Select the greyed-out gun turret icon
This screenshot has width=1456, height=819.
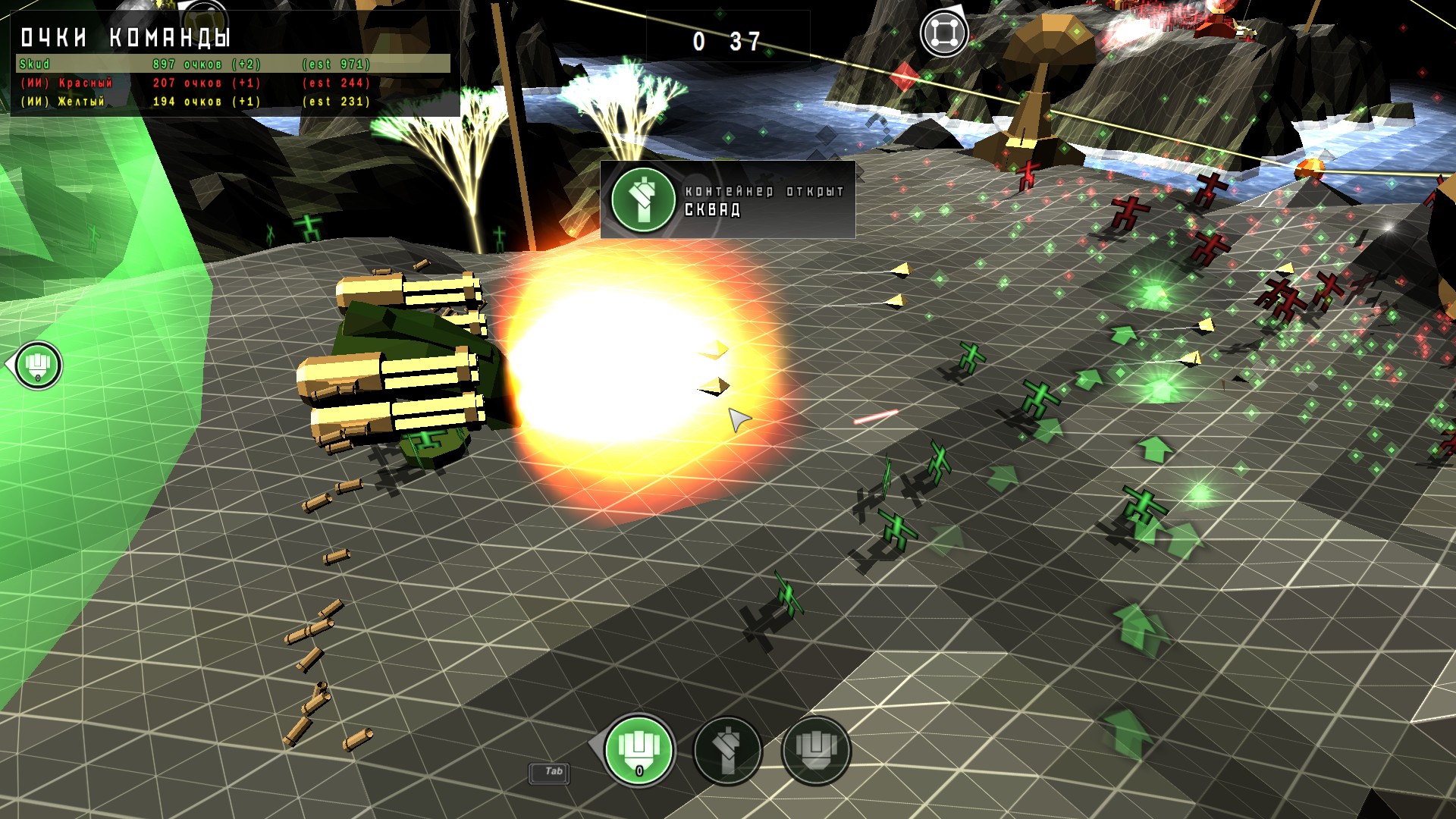(x=816, y=750)
